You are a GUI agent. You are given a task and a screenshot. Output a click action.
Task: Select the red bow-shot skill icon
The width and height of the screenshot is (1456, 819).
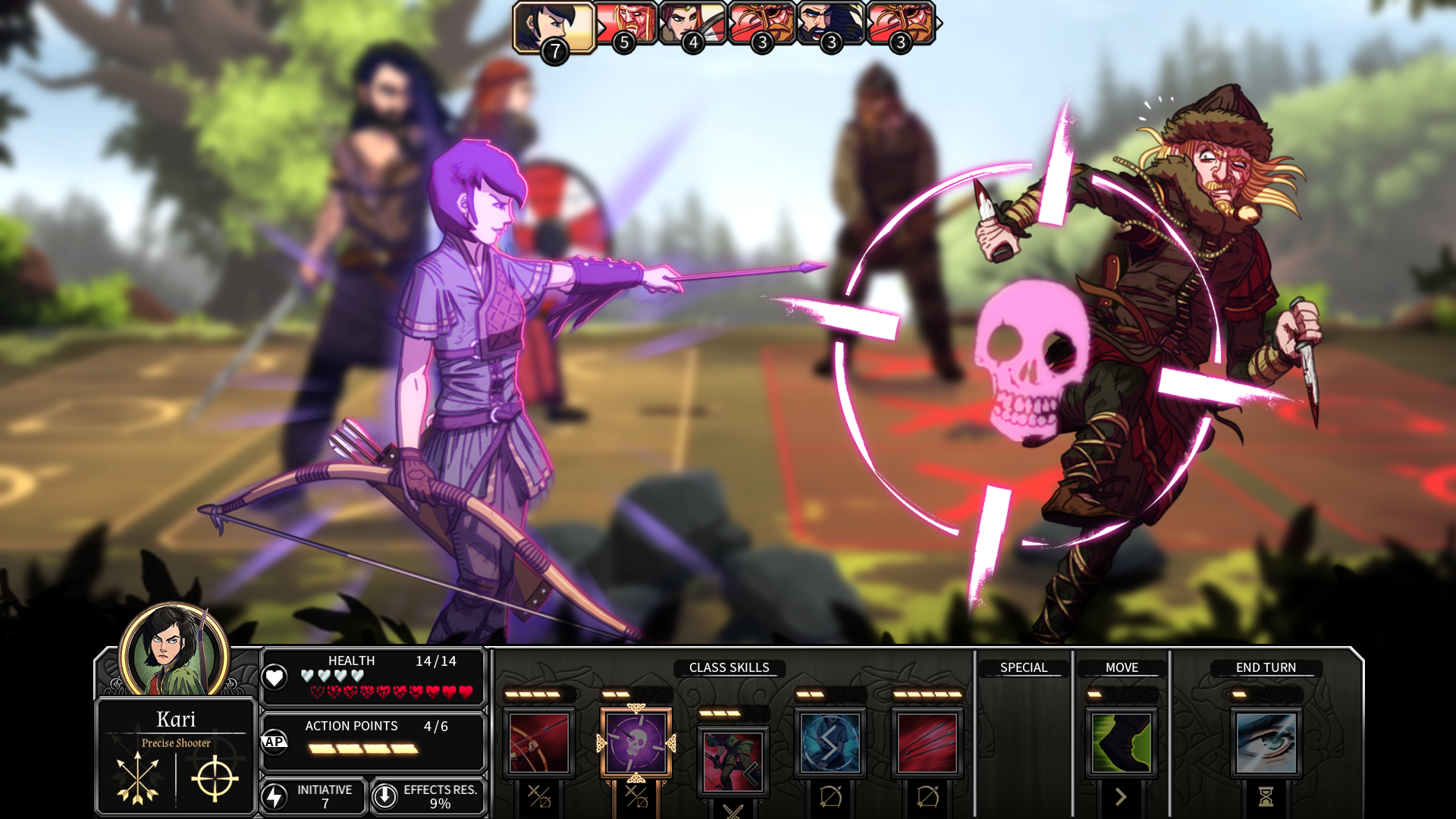point(539,743)
